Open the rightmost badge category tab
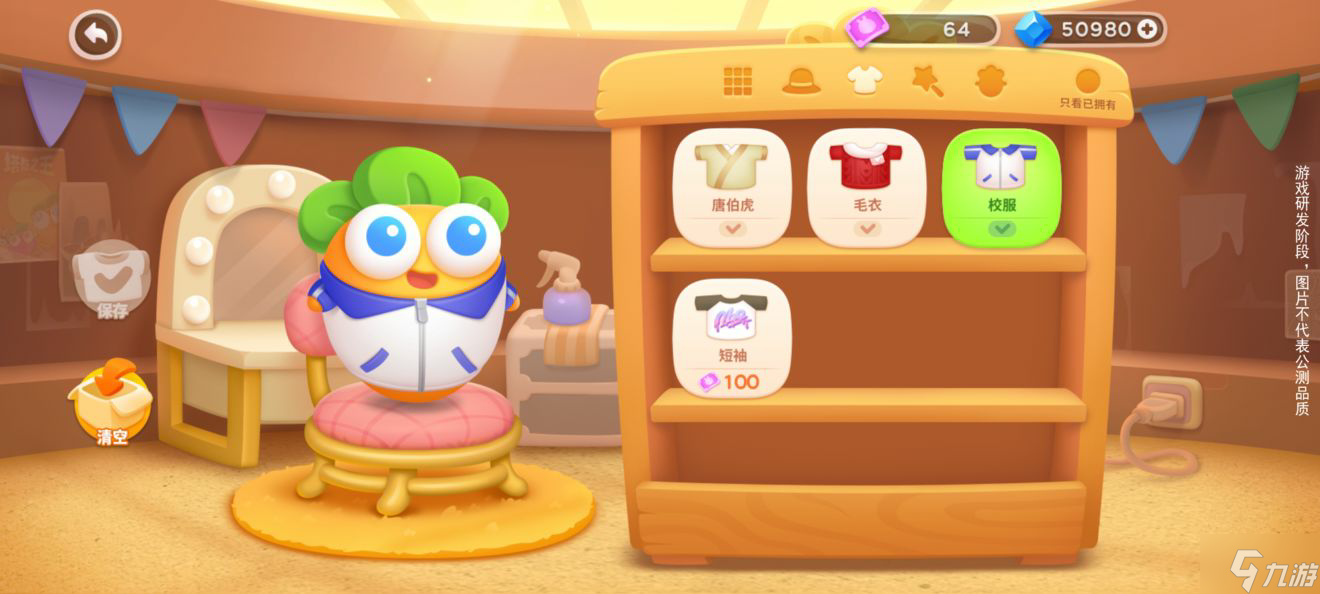1320x594 pixels. (990, 82)
